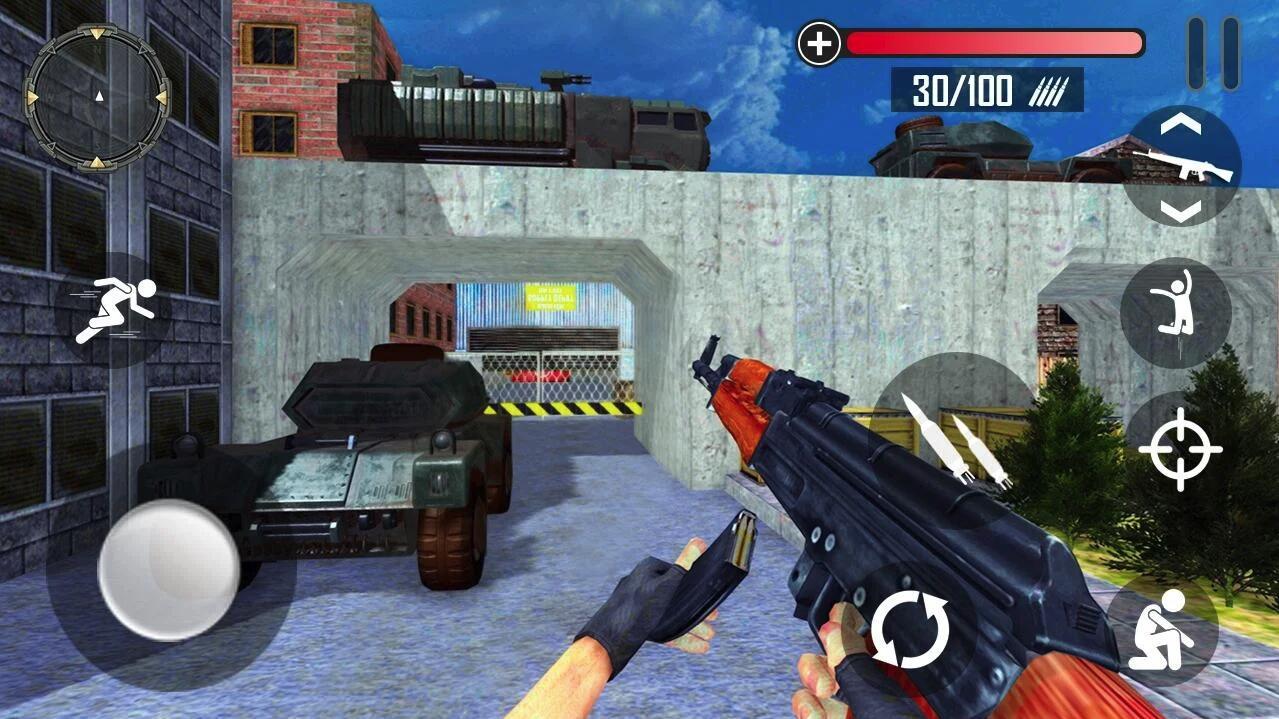Tap the white virtual joystick knob
The width and height of the screenshot is (1279, 719).
point(168,569)
